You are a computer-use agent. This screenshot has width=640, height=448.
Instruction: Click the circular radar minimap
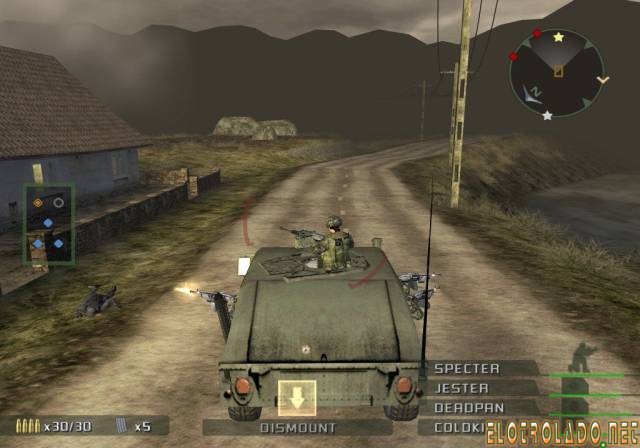coord(557,71)
